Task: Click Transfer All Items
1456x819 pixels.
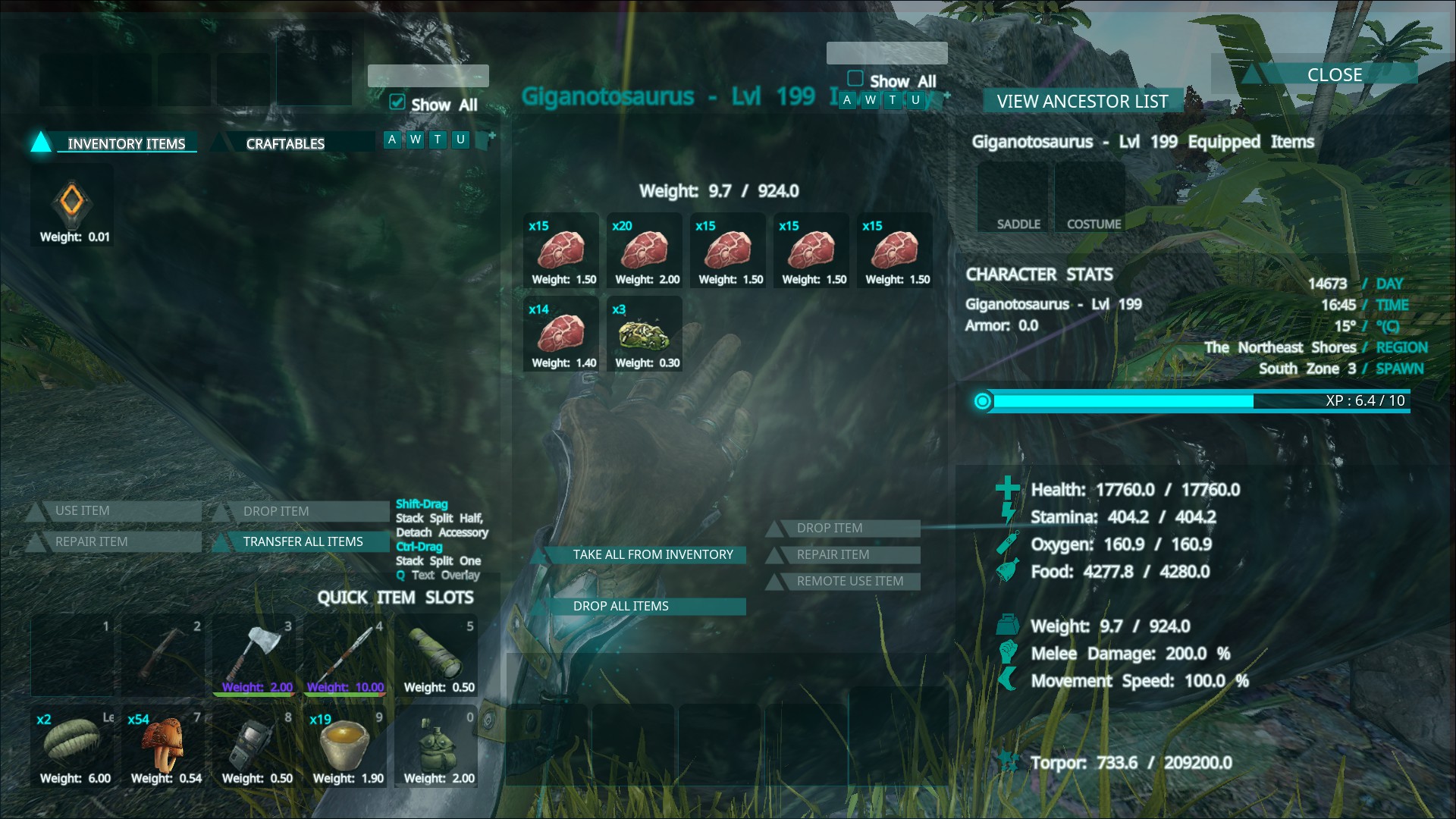Action: coord(303,541)
